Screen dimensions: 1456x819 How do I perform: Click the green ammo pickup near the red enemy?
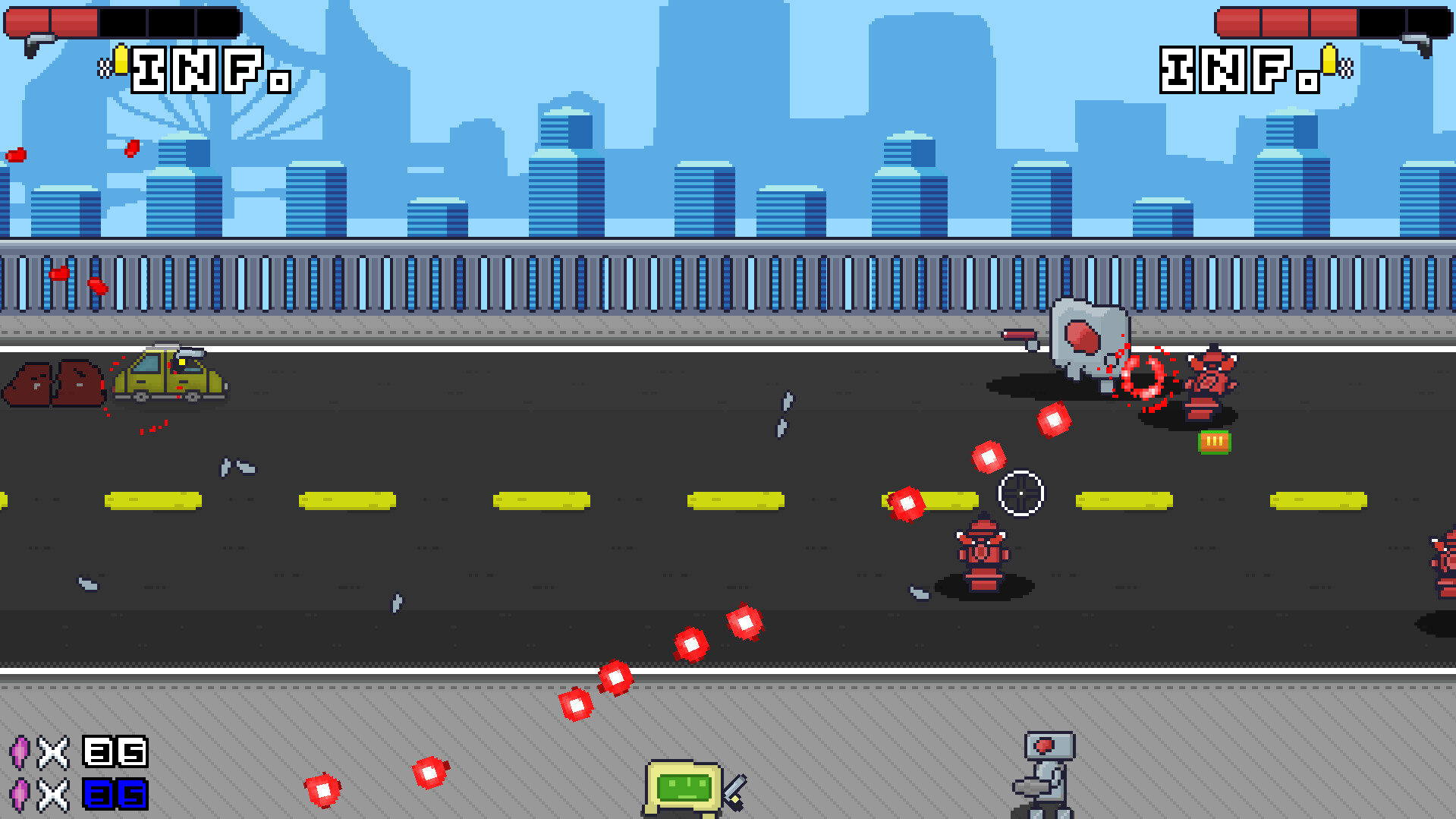pos(1215,440)
